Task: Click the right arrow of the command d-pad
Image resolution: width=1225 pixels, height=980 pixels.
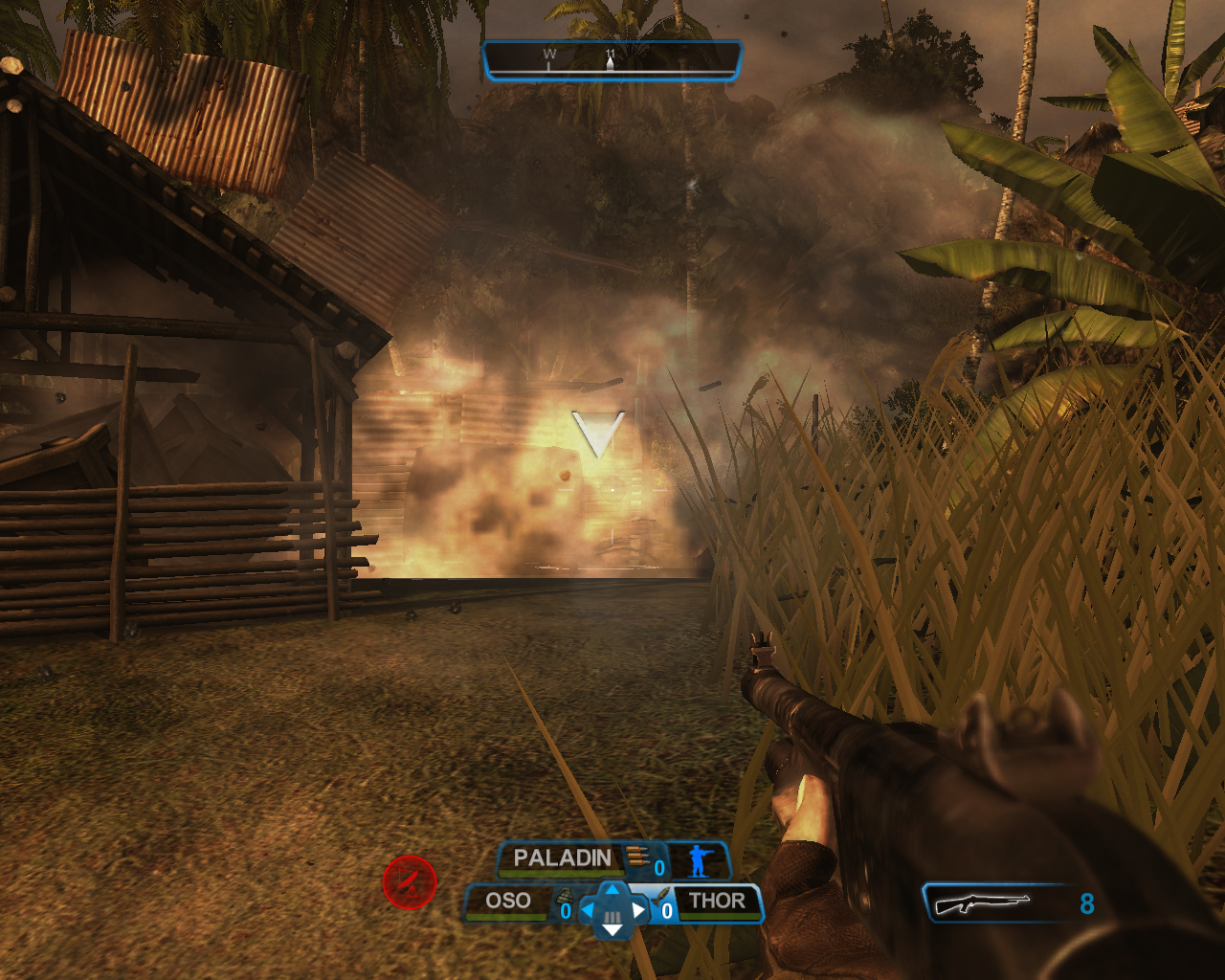Action: tap(638, 910)
